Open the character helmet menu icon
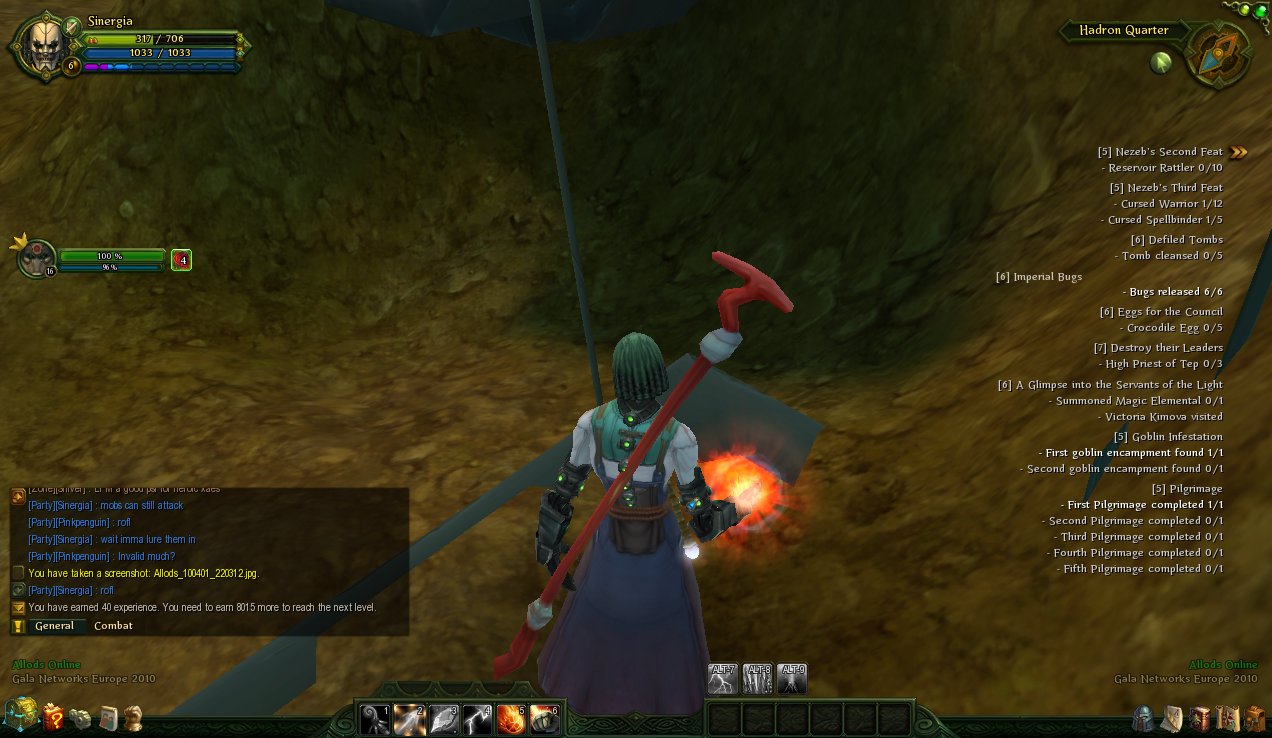The width and height of the screenshot is (1272, 738). click(1144, 718)
